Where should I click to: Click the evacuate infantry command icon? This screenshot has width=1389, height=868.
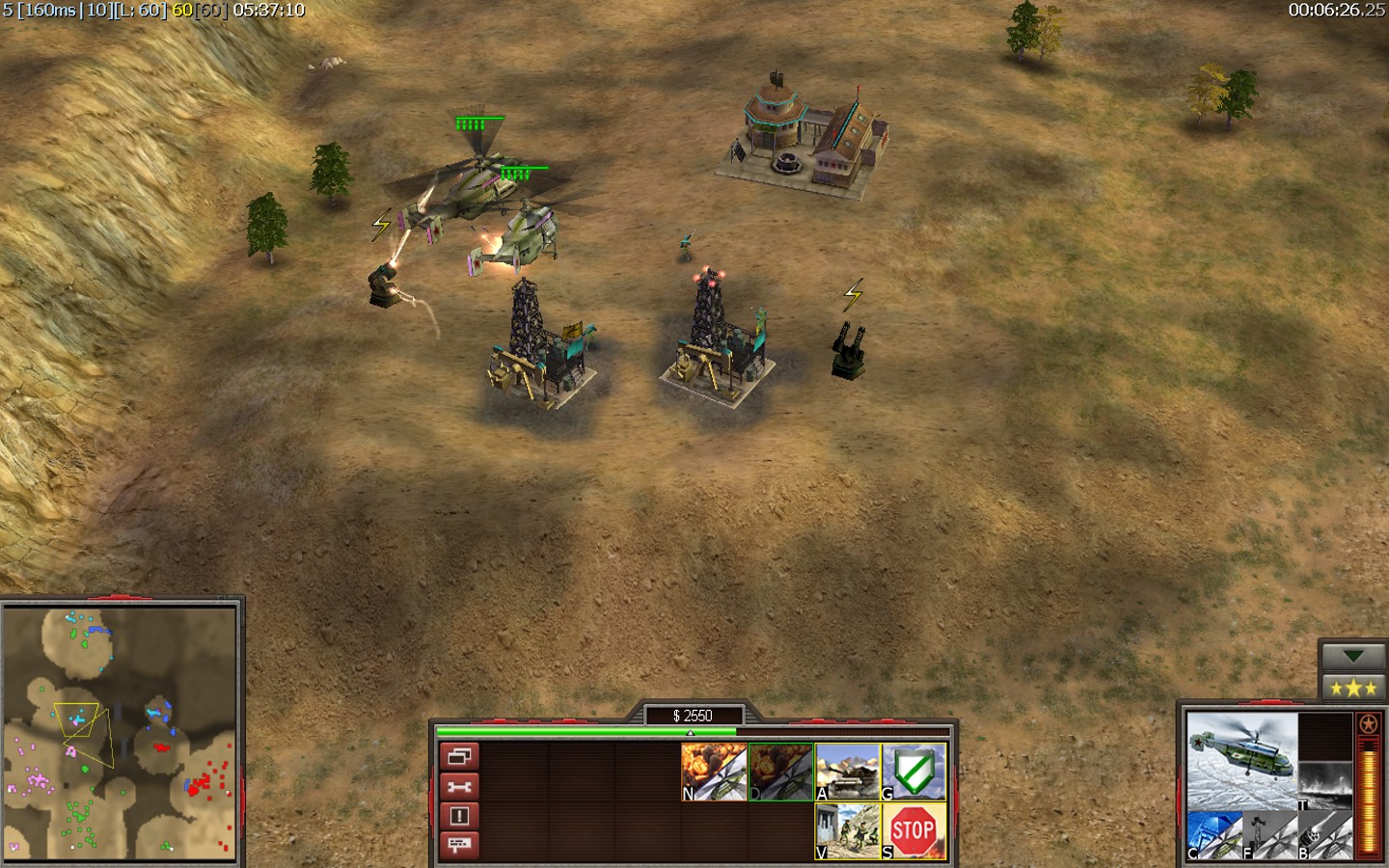(x=847, y=830)
